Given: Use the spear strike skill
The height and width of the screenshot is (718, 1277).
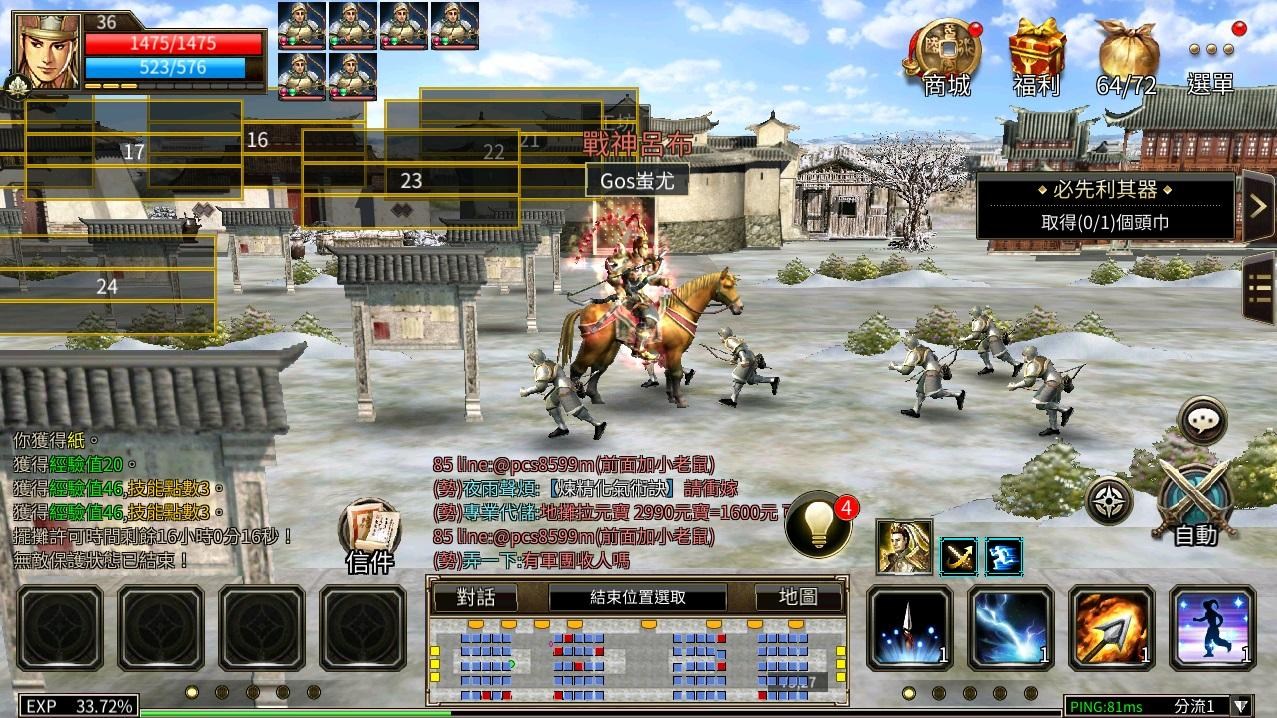Looking at the screenshot, I should 909,628.
